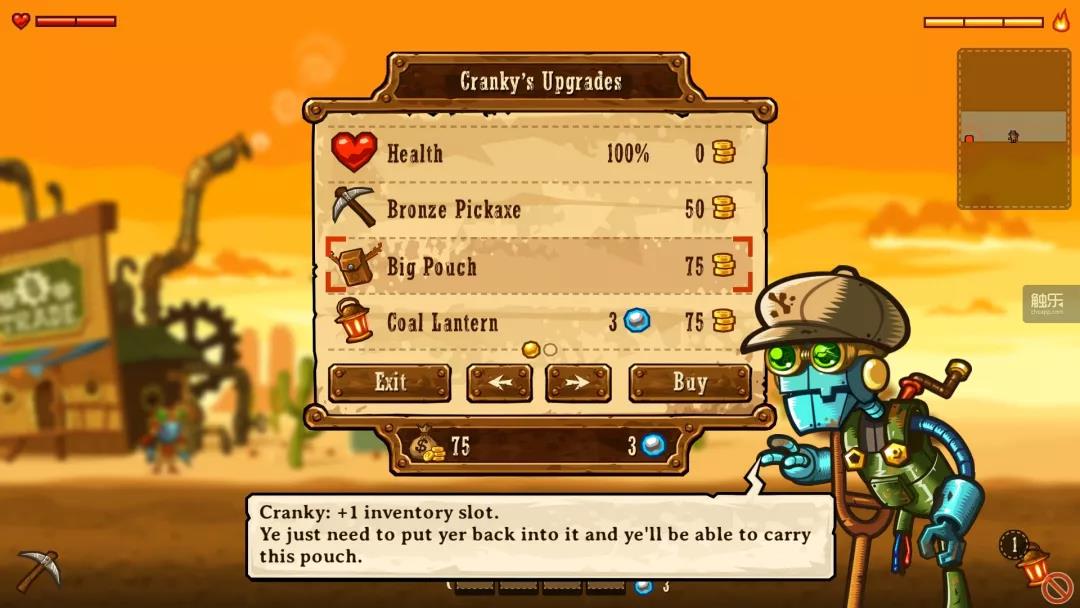The height and width of the screenshot is (608, 1080).
Task: Select the Health upgrade row
Action: [x=538, y=154]
